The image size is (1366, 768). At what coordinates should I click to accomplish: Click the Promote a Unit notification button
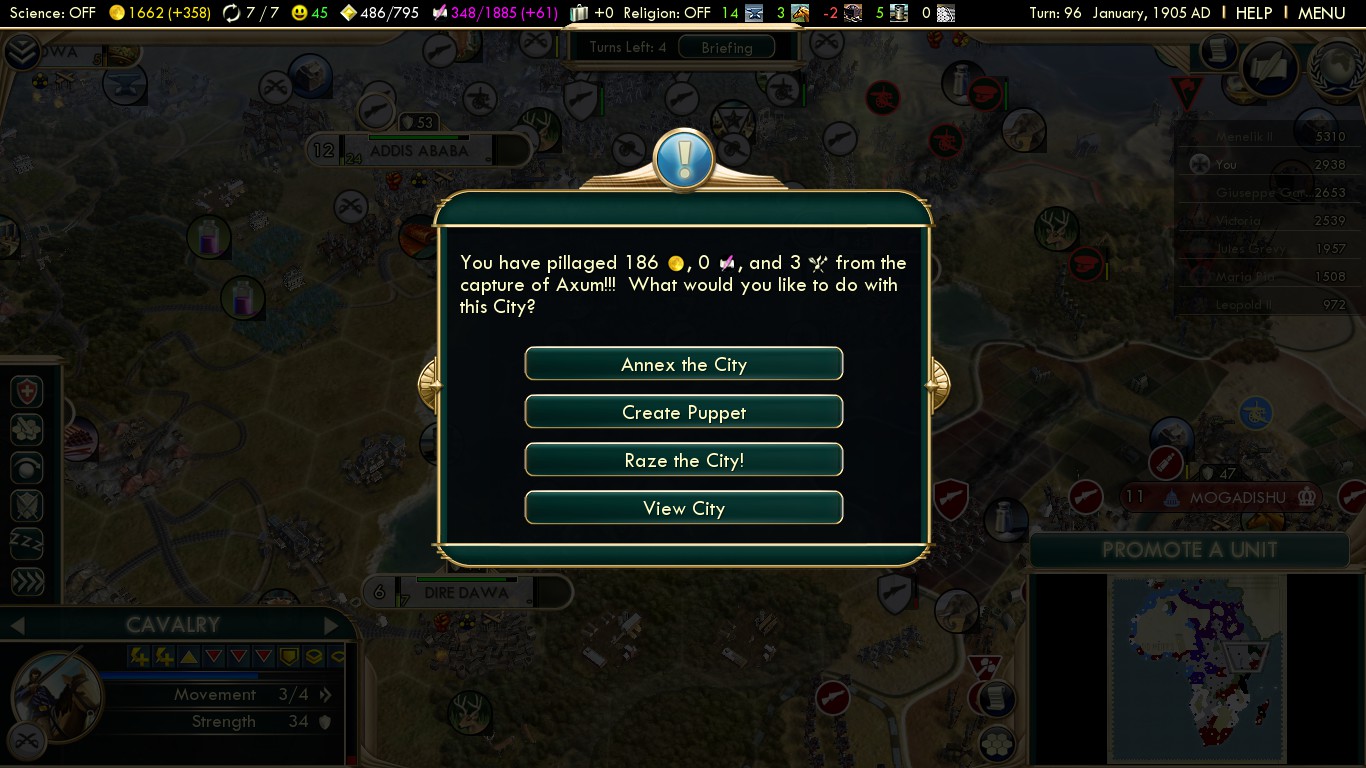coord(1189,549)
